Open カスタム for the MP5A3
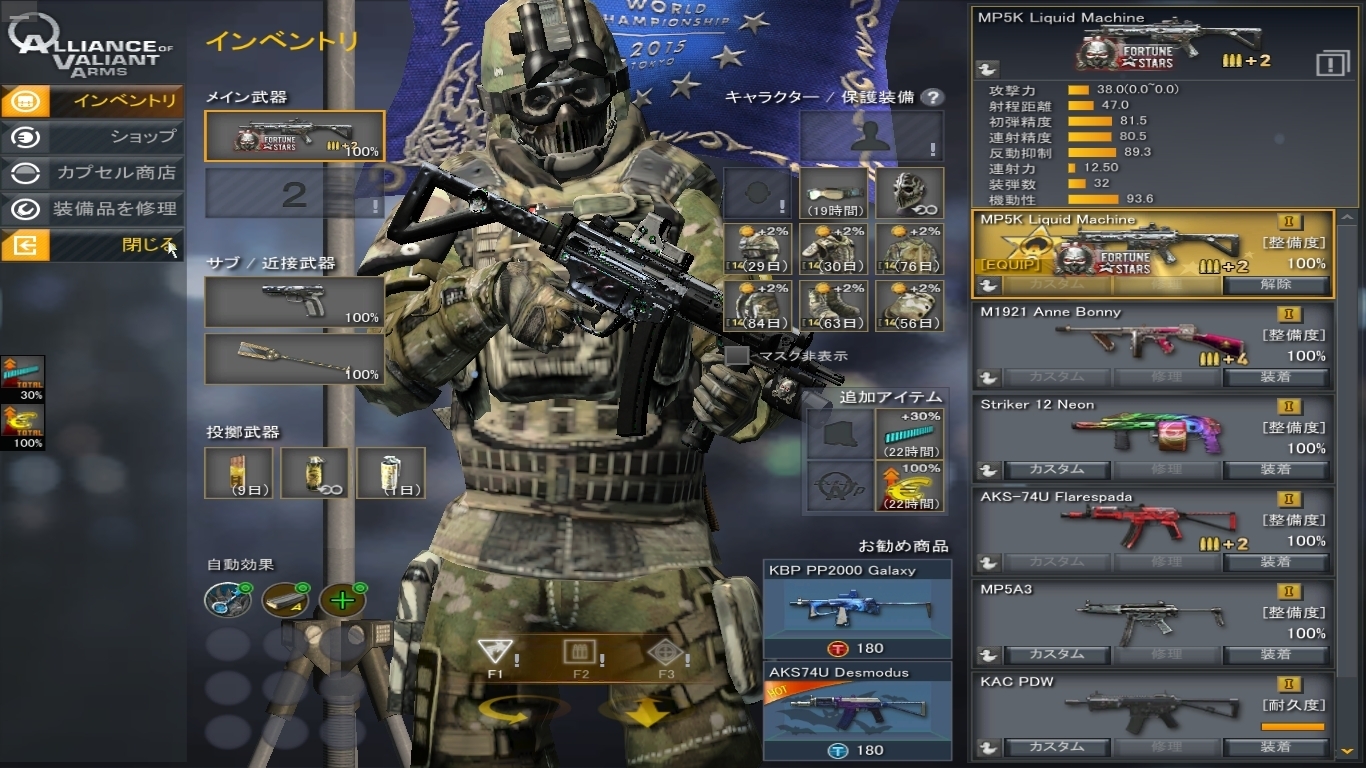1366x768 pixels. coord(1056,654)
